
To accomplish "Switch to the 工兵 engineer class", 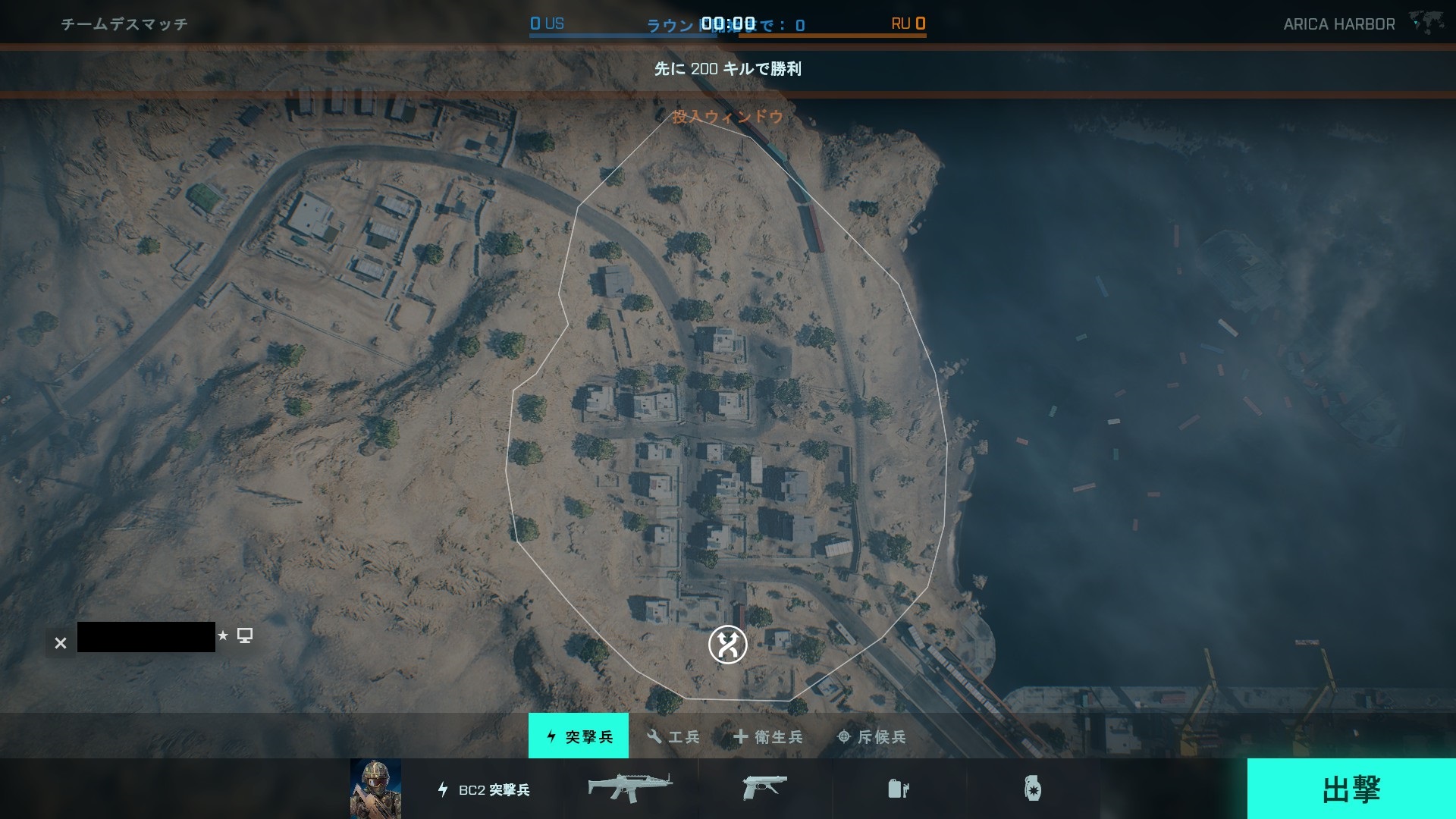I will coord(673,736).
